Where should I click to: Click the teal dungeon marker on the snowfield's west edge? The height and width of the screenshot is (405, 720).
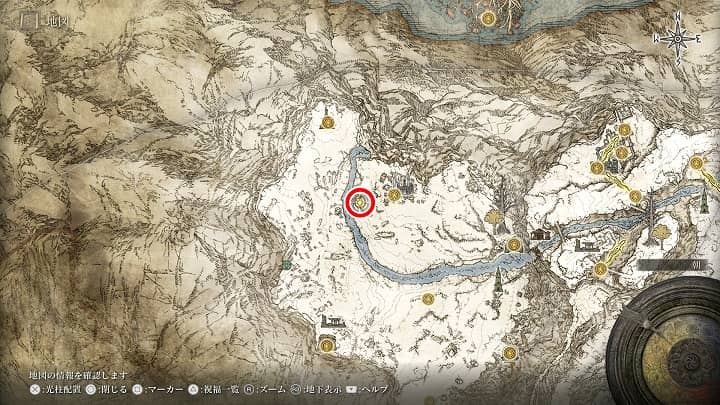(x=287, y=264)
